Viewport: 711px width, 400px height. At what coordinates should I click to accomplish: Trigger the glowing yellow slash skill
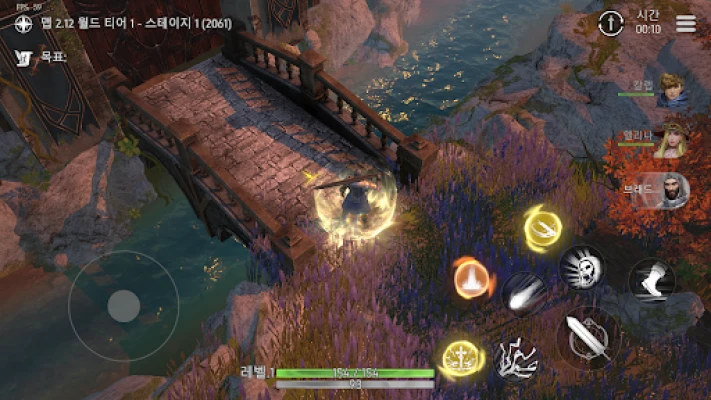(543, 228)
